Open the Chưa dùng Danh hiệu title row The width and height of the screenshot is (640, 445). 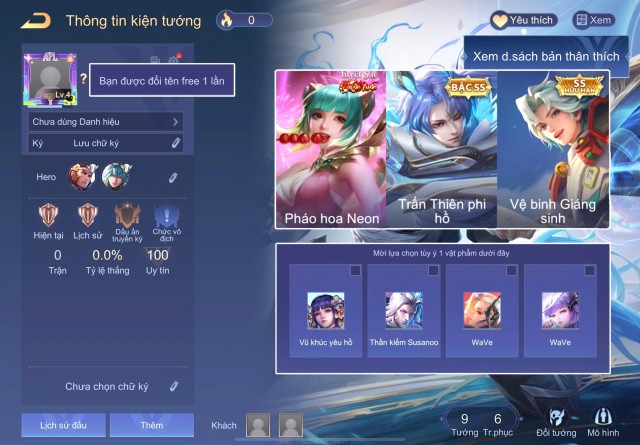click(x=105, y=122)
